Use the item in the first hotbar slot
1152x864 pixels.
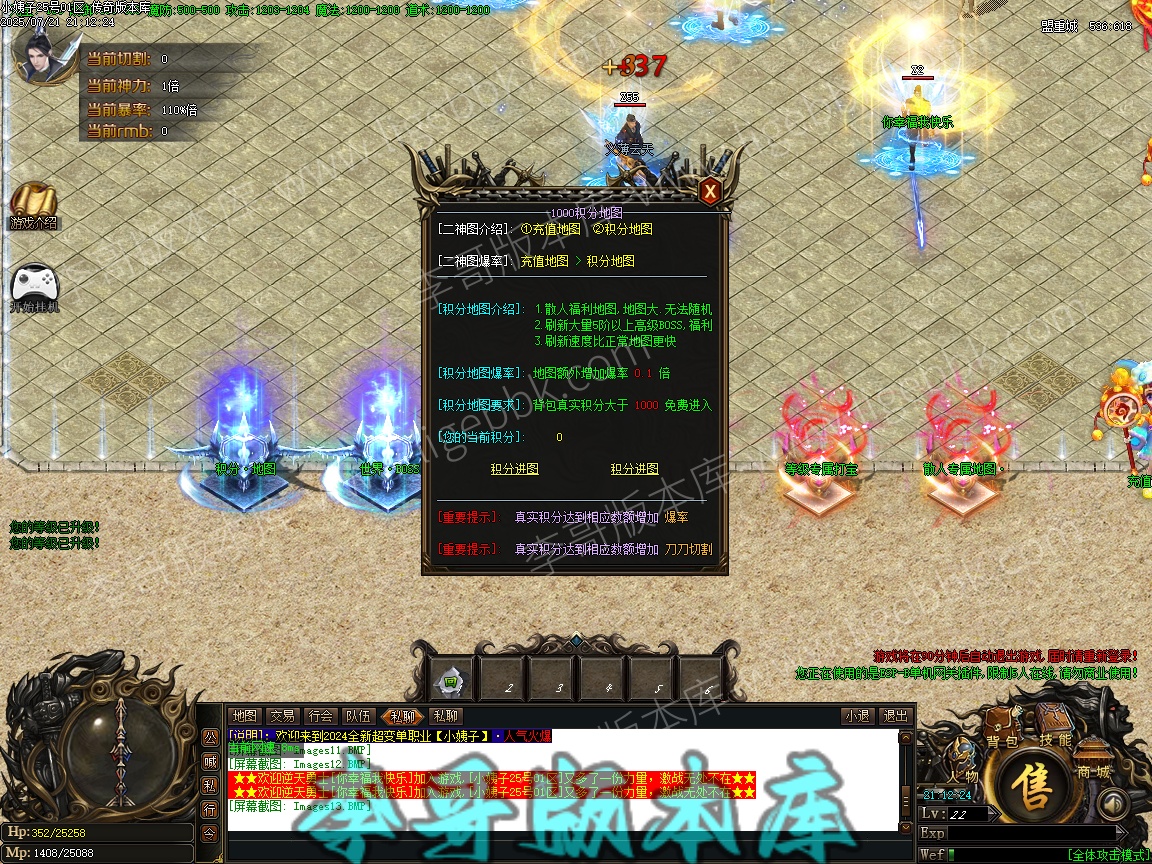click(x=452, y=680)
